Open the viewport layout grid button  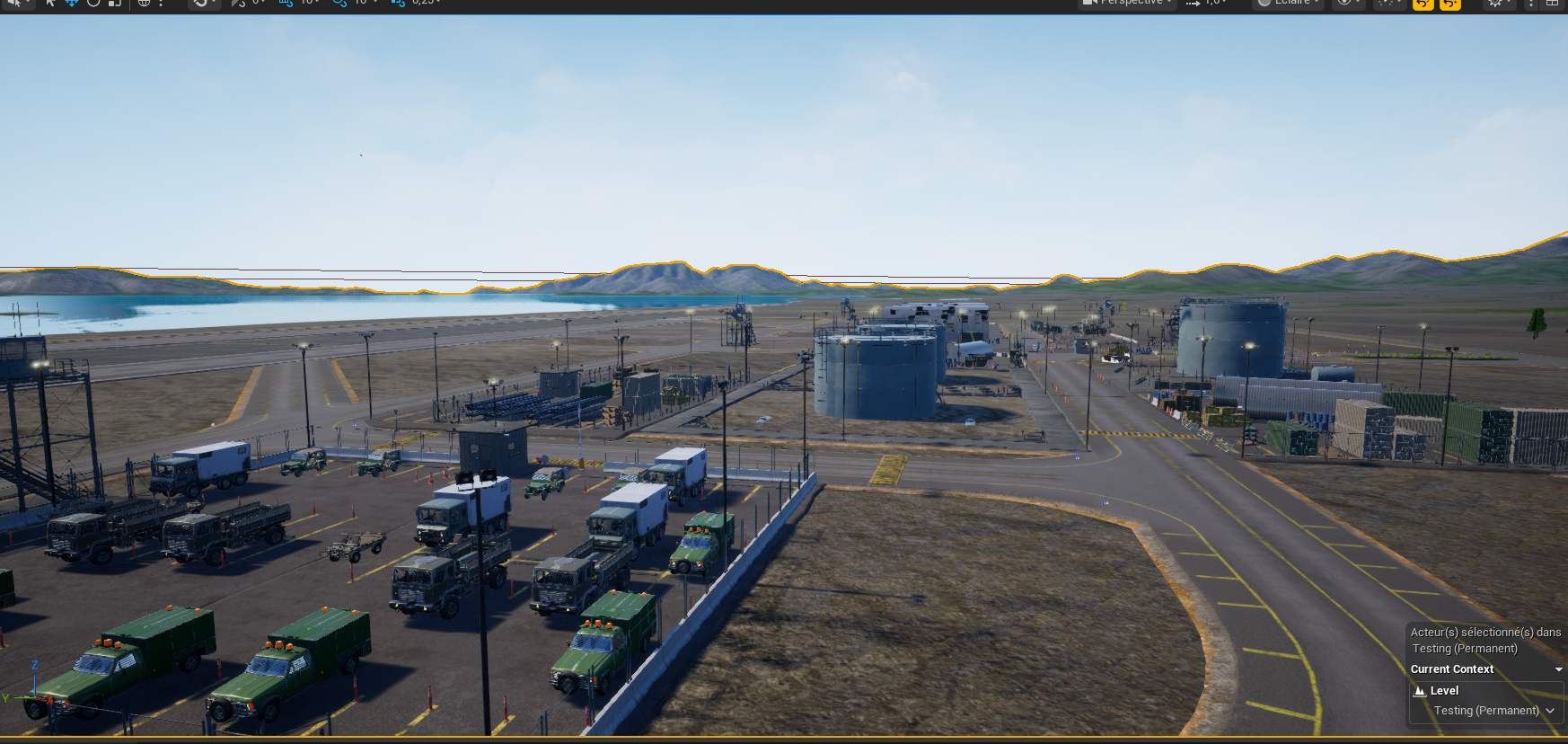click(x=1552, y=3)
